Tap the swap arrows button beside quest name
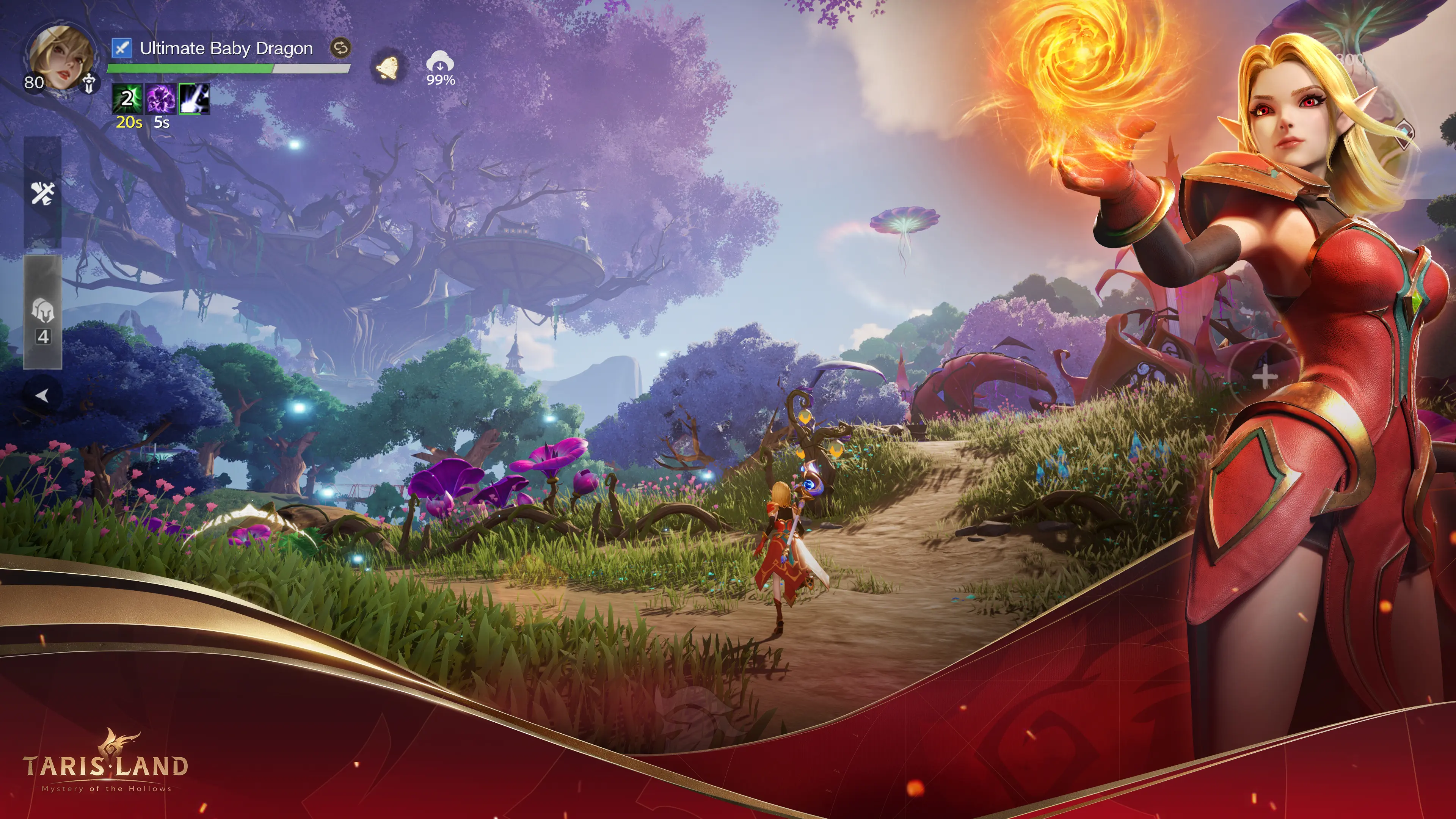This screenshot has height=819, width=1456. (341, 48)
